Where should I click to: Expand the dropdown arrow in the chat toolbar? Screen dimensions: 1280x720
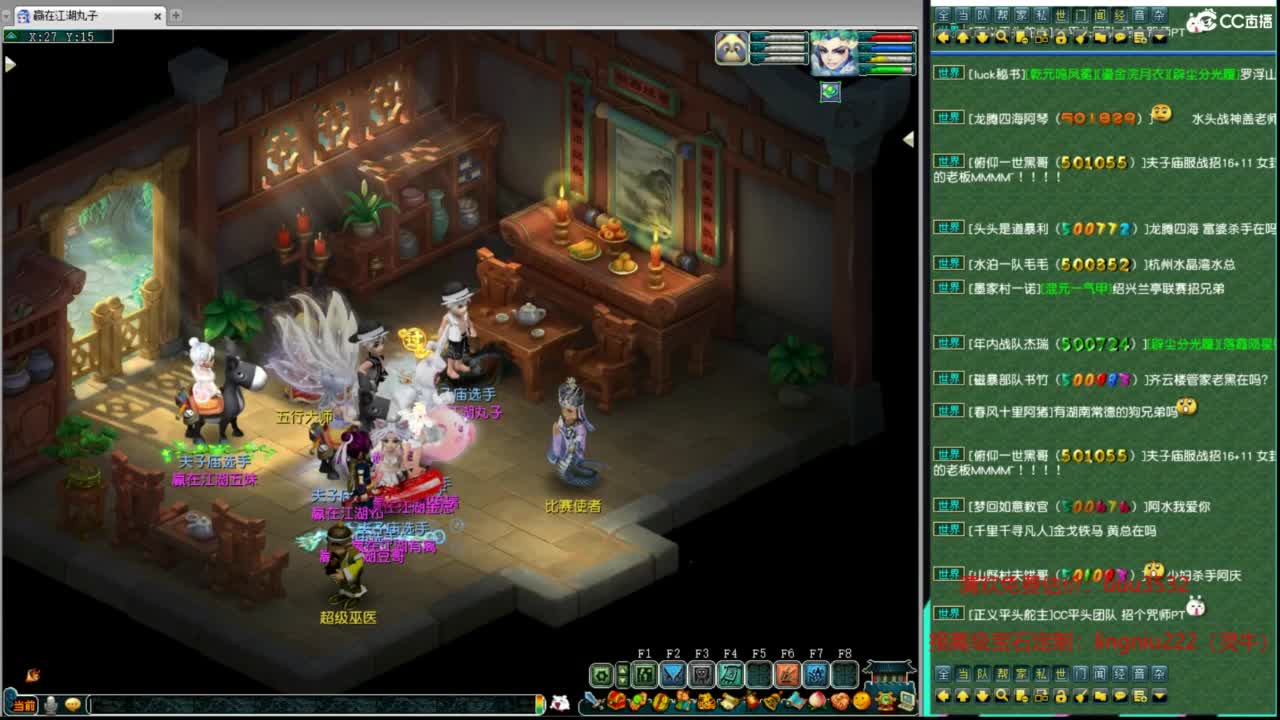point(1160,37)
